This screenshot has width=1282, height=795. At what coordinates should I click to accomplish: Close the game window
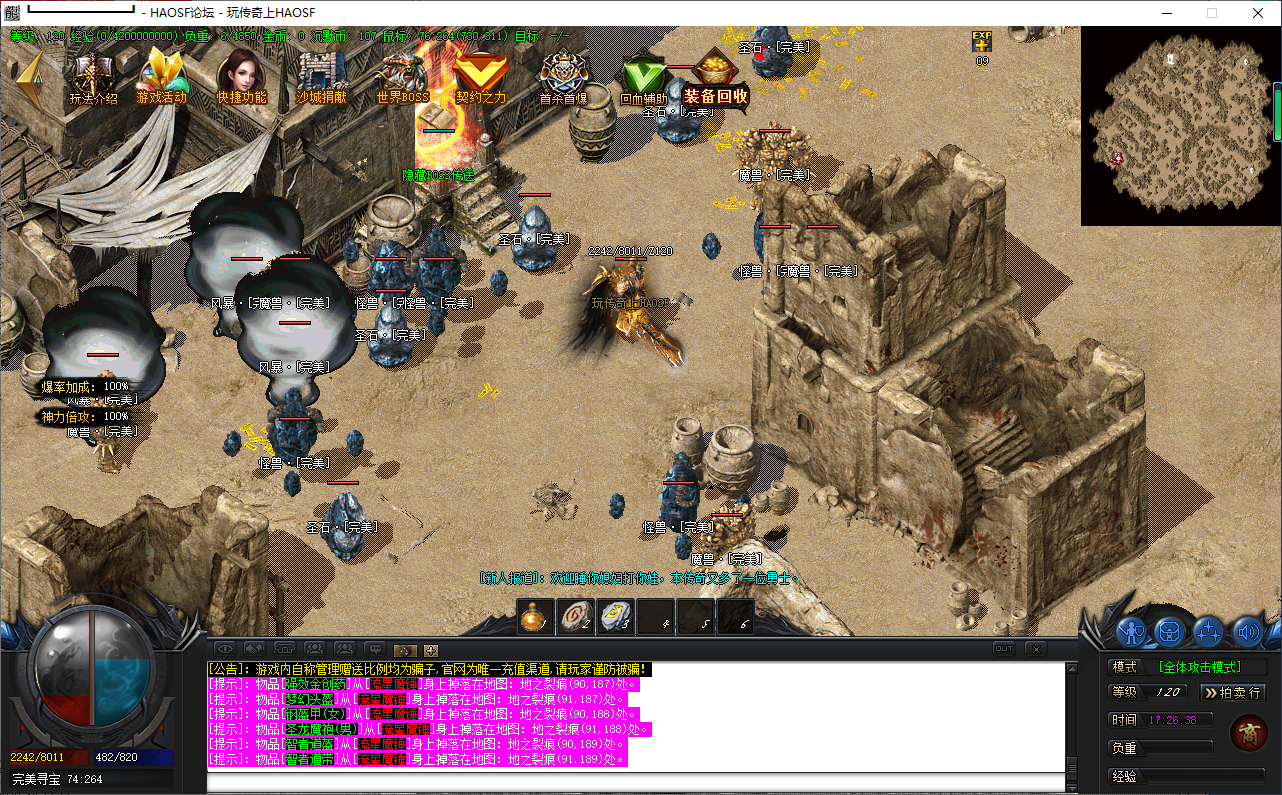[x=1257, y=13]
